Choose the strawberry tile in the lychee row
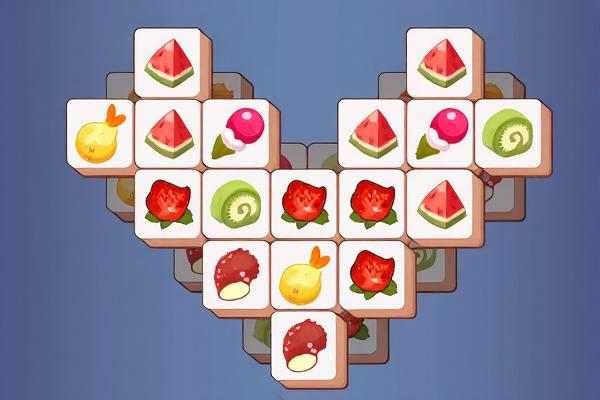Viewport: 600px width, 400px height. click(372, 272)
